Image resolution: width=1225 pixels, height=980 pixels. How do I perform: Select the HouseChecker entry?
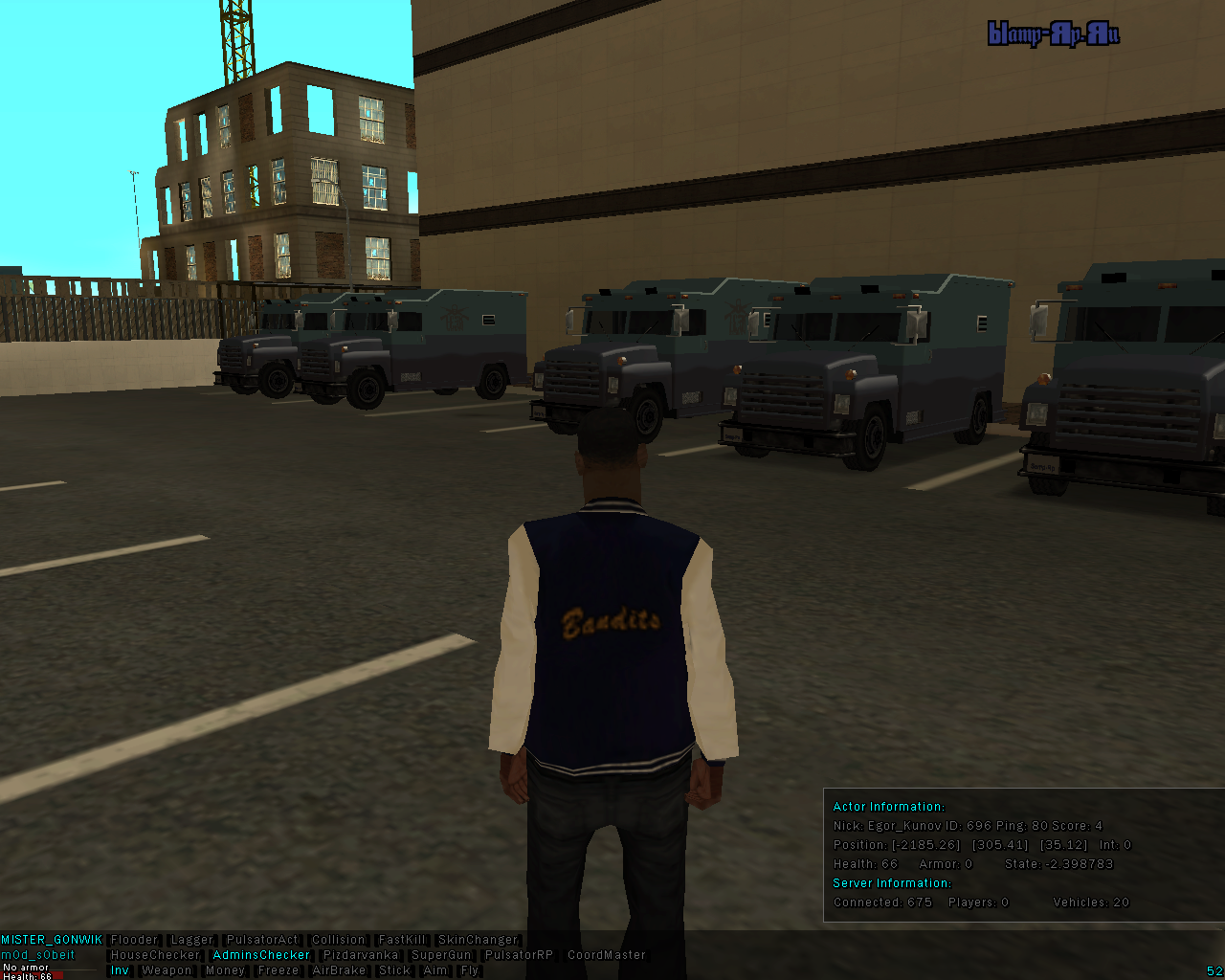(x=155, y=955)
